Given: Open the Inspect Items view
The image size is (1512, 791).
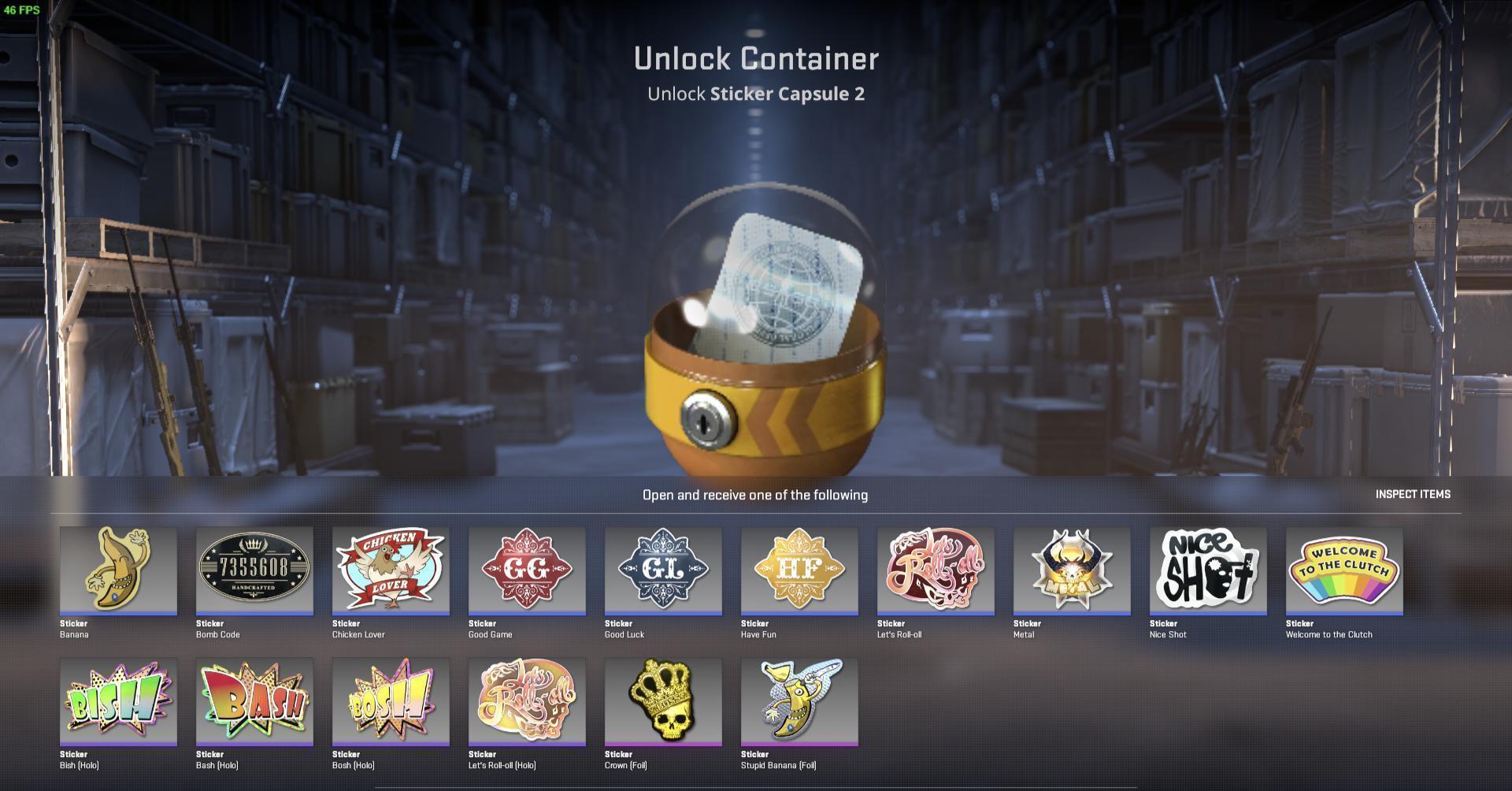Looking at the screenshot, I should 1412,494.
